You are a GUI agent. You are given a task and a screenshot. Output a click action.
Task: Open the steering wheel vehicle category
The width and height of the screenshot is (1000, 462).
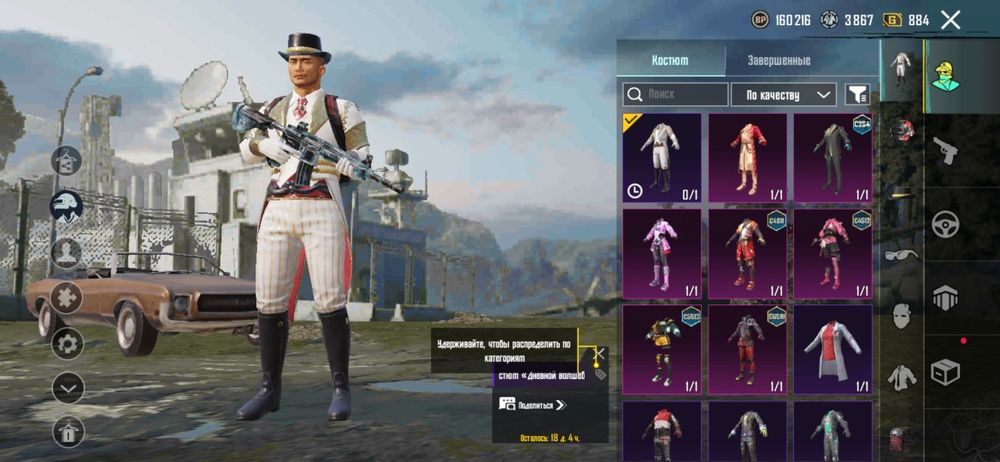coord(941,224)
